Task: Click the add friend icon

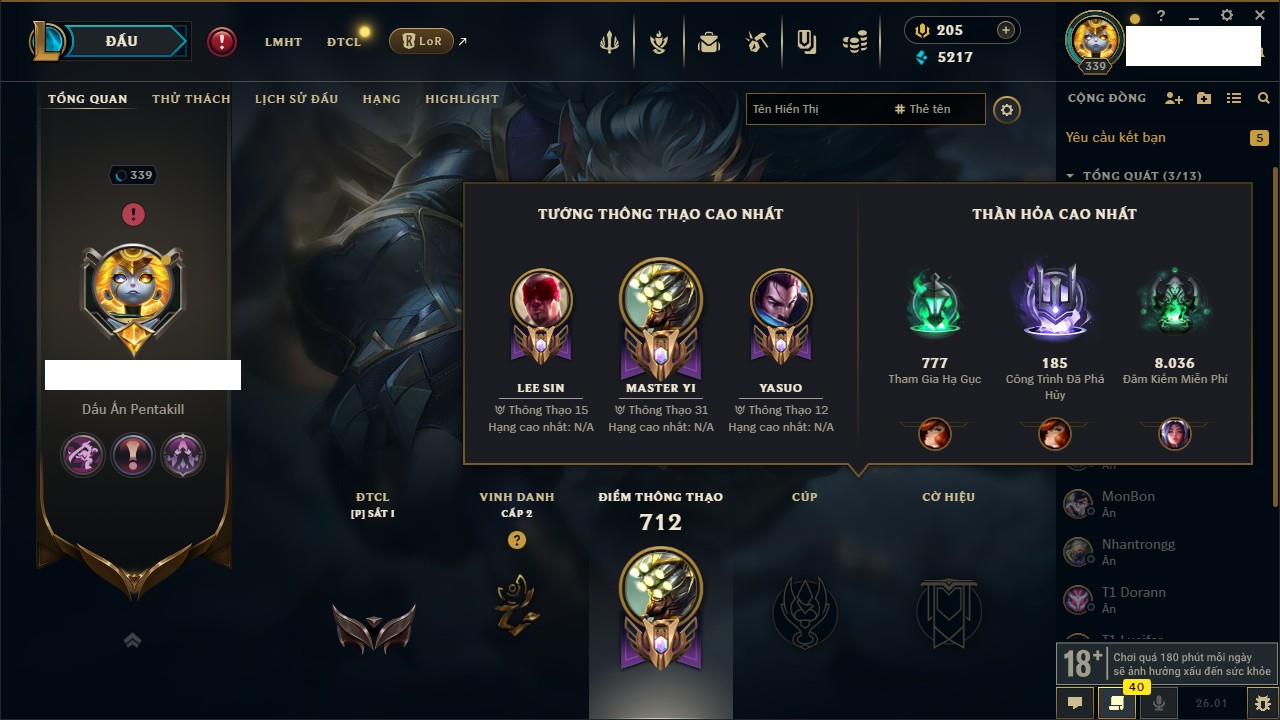Action: [x=1174, y=98]
